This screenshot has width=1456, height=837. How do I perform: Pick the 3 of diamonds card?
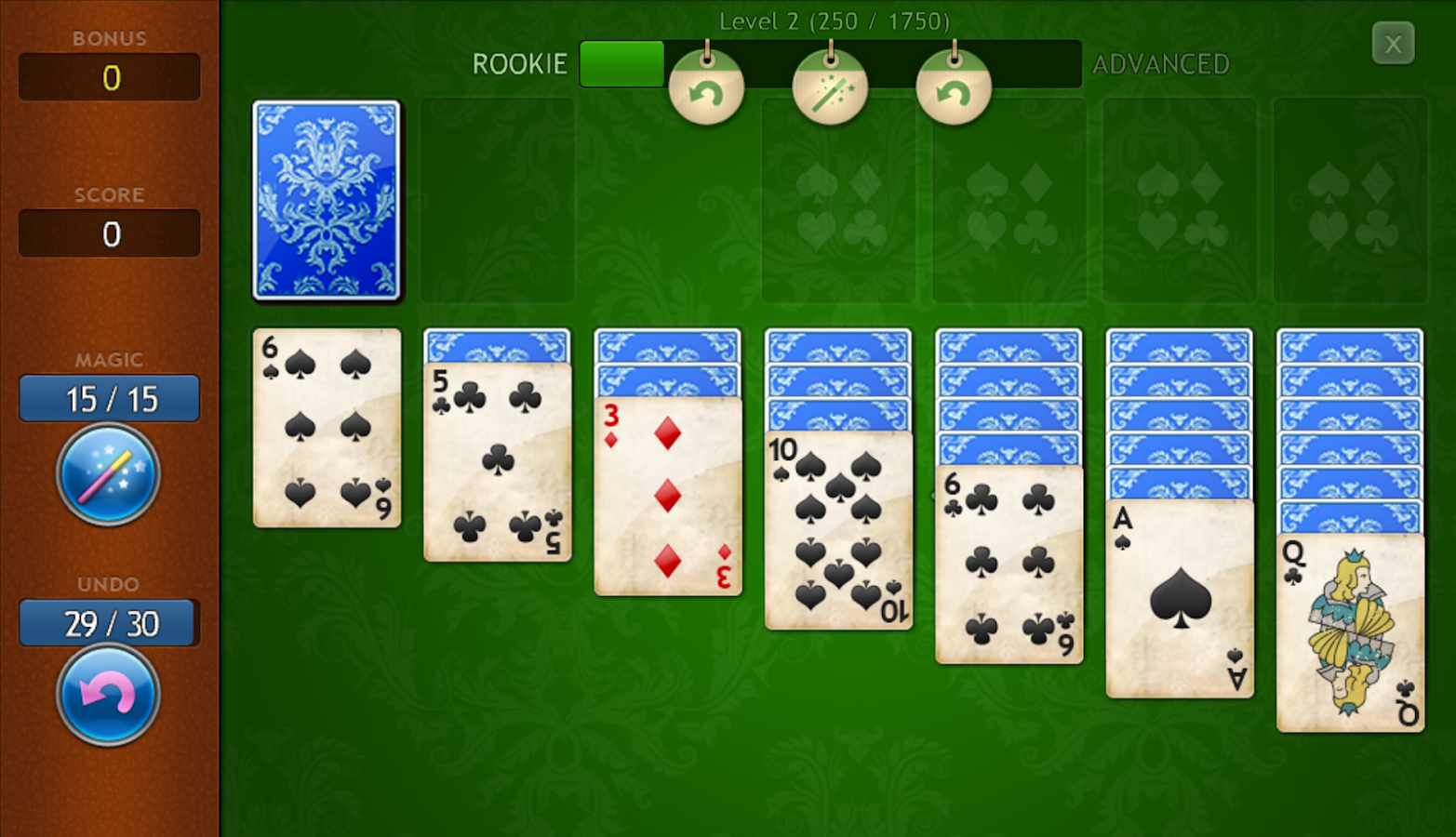tap(667, 496)
